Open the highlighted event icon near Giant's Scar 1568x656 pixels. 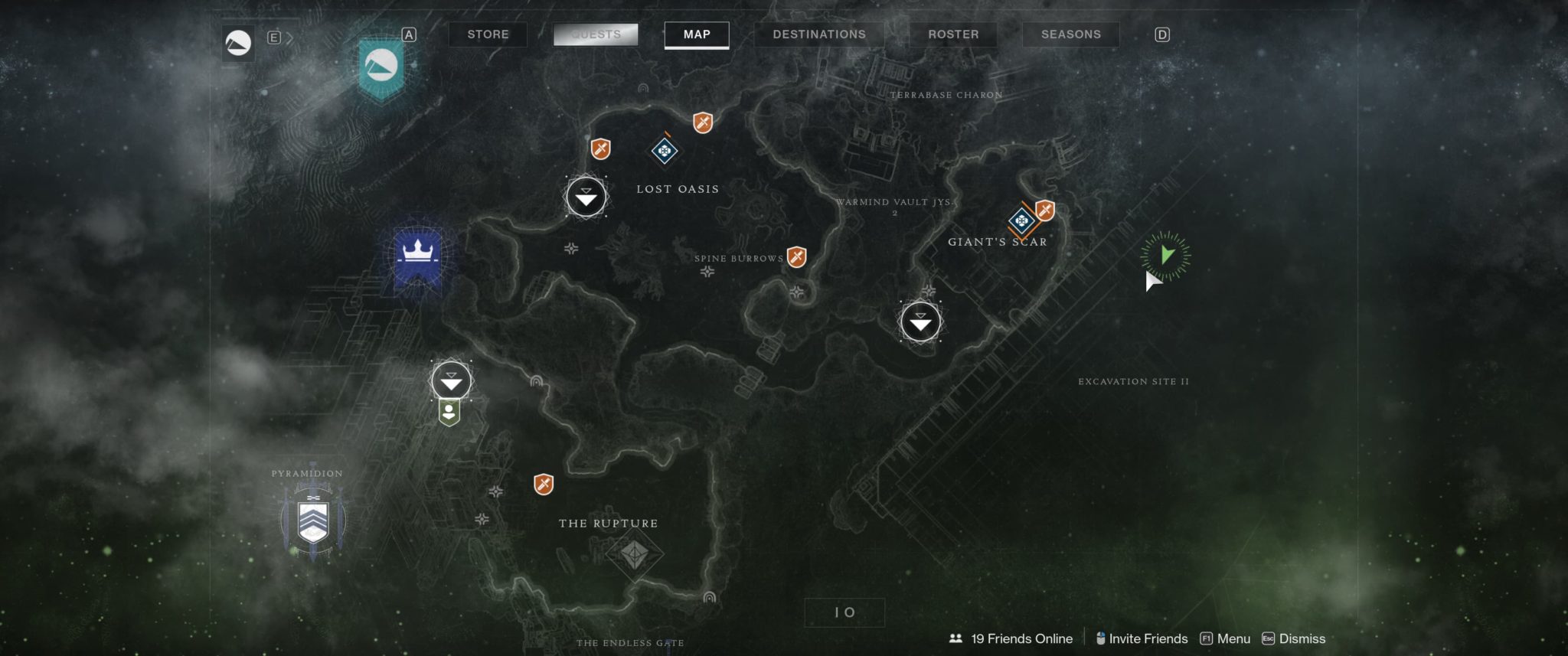1021,220
